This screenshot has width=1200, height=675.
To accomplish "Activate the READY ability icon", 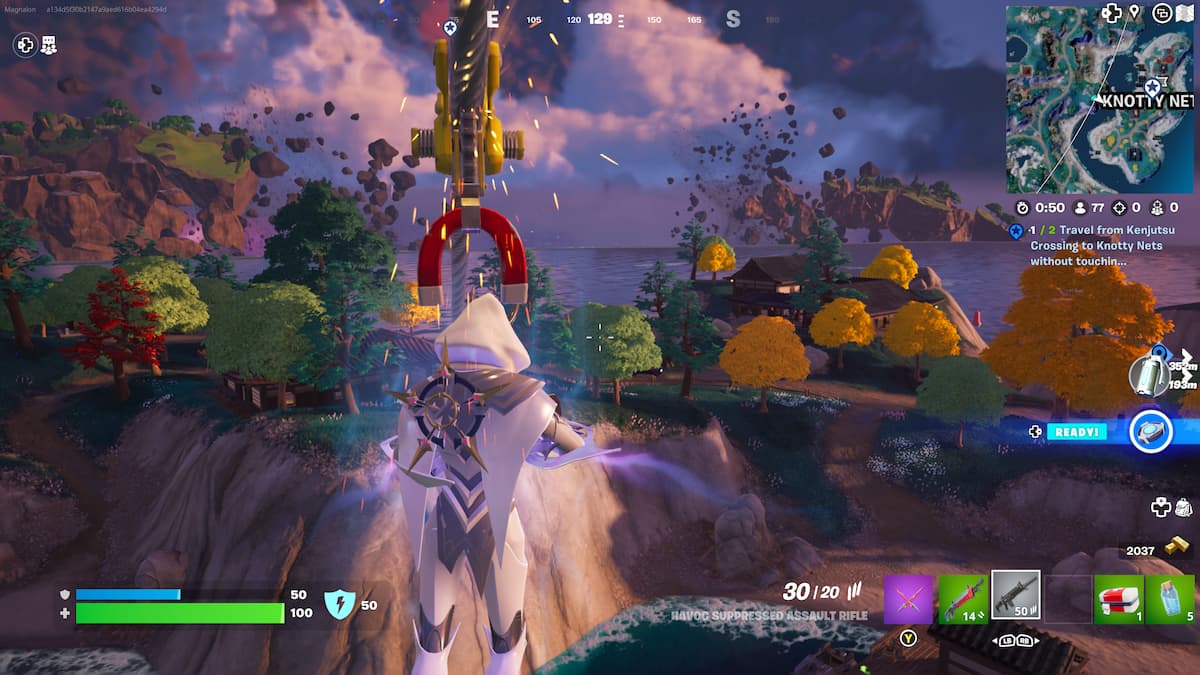I will click(x=1151, y=431).
